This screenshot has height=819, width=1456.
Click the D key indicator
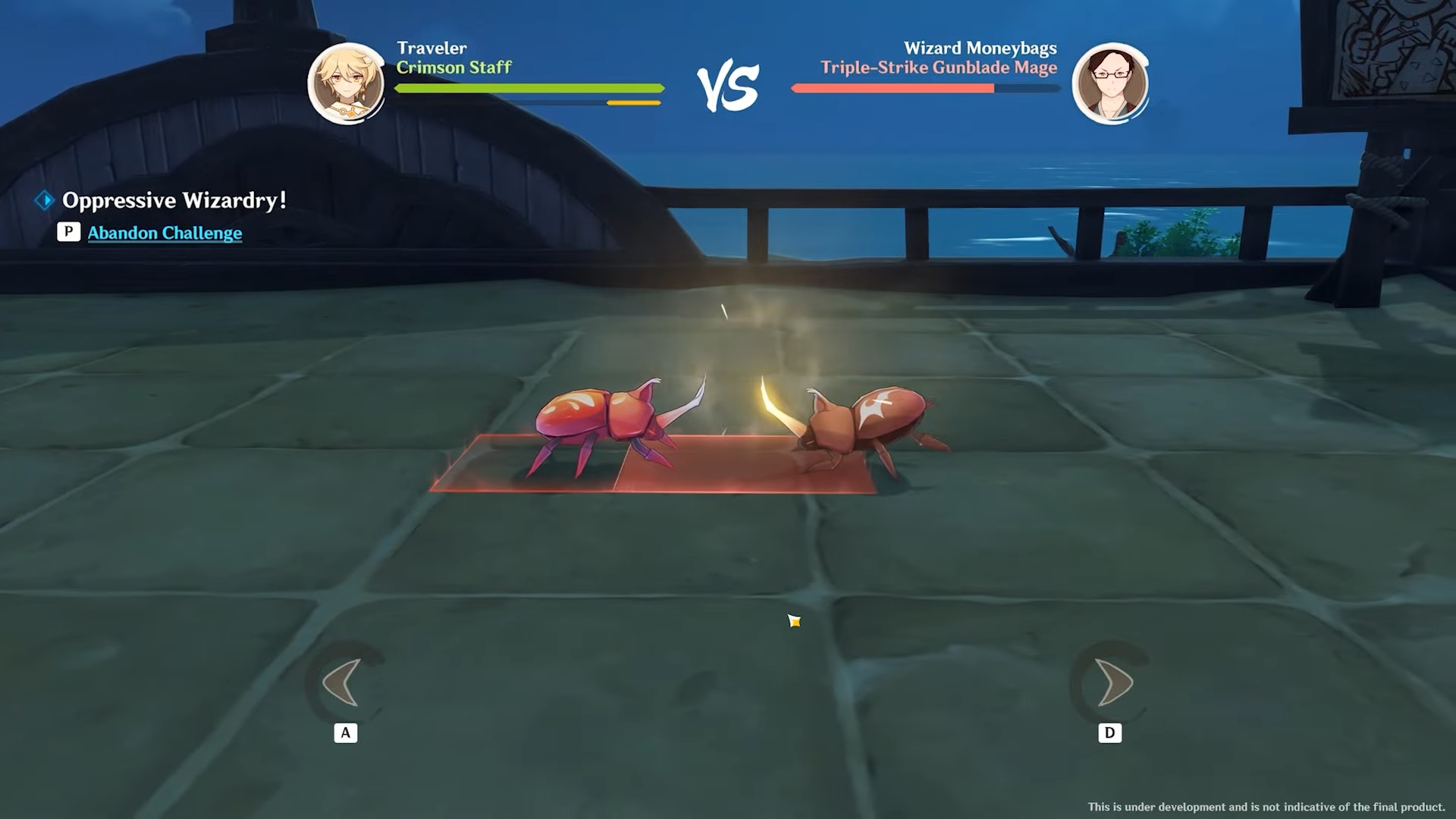(x=1110, y=732)
